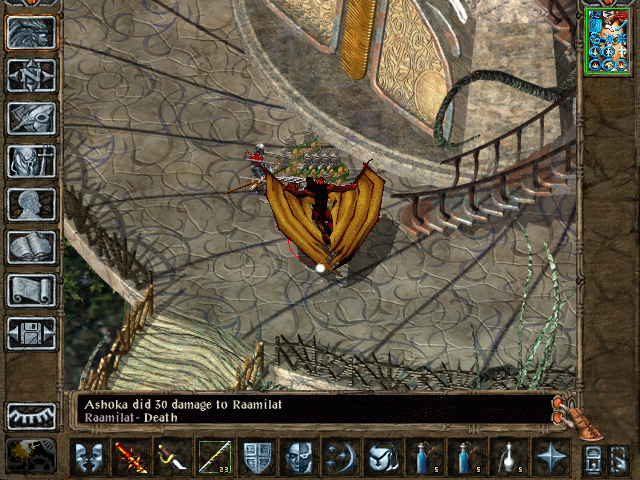
Task: Open the options floppy disk button
Action: pyautogui.click(x=31, y=333)
